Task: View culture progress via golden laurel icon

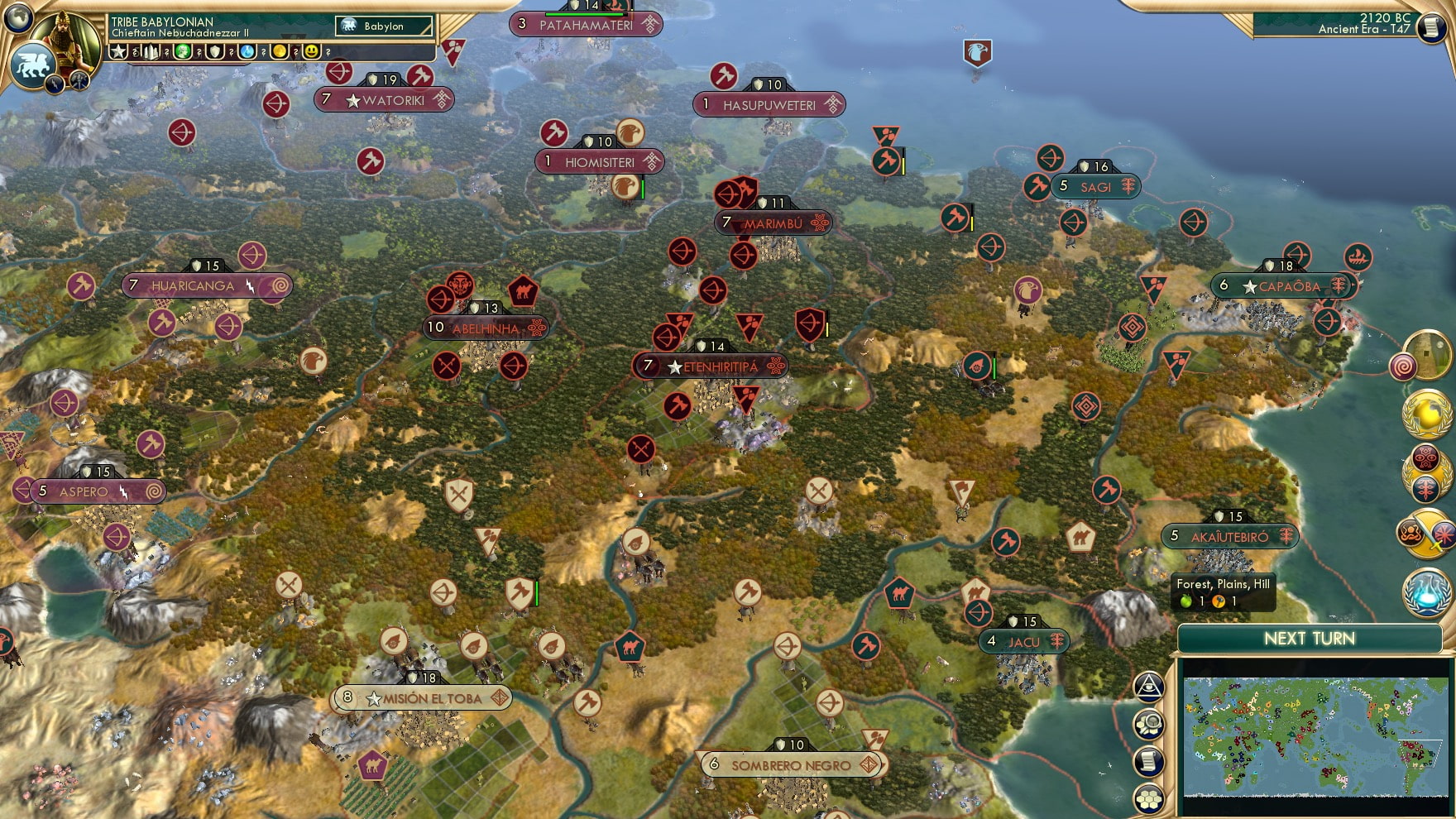Action: [x=1425, y=414]
